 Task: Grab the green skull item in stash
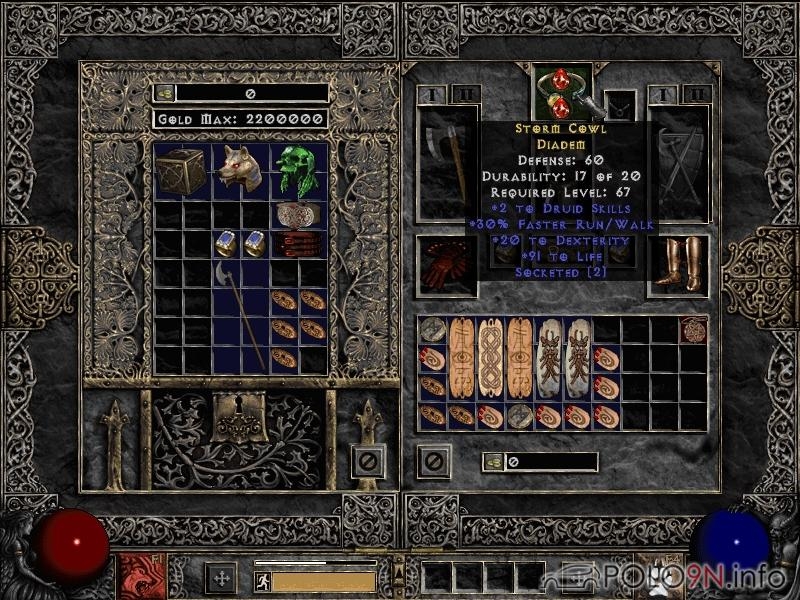click(300, 171)
